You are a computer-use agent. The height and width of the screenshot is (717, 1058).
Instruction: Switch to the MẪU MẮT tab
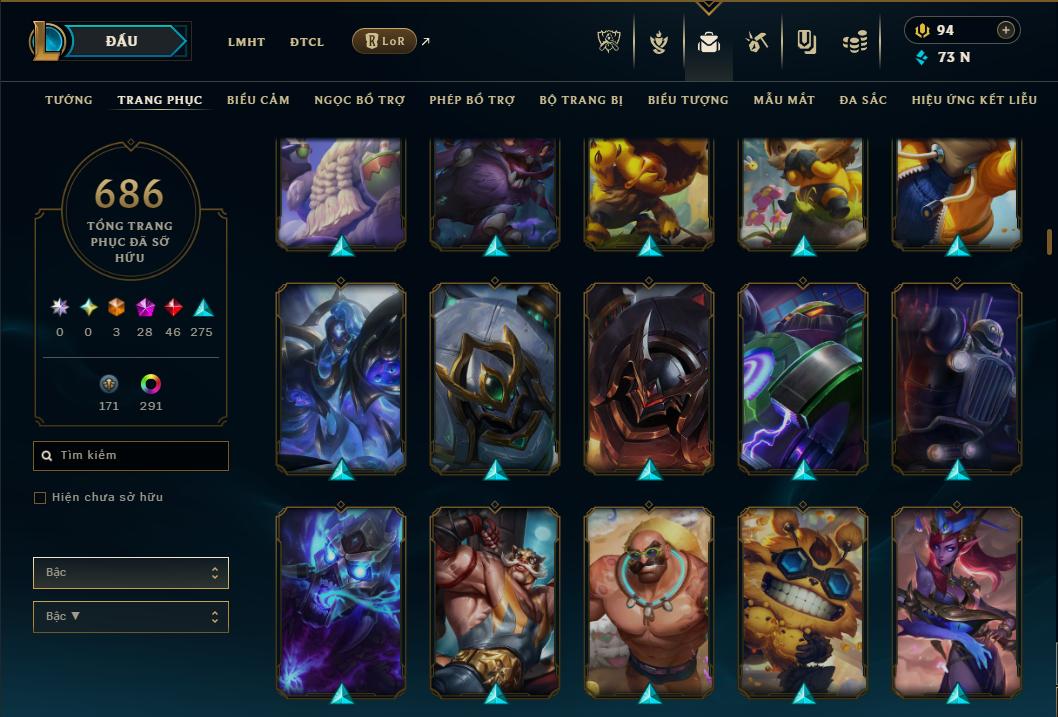(784, 100)
